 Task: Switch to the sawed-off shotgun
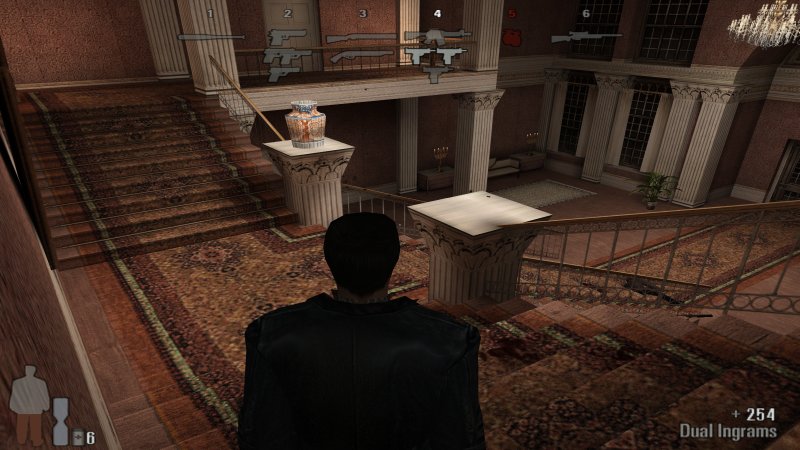361,56
